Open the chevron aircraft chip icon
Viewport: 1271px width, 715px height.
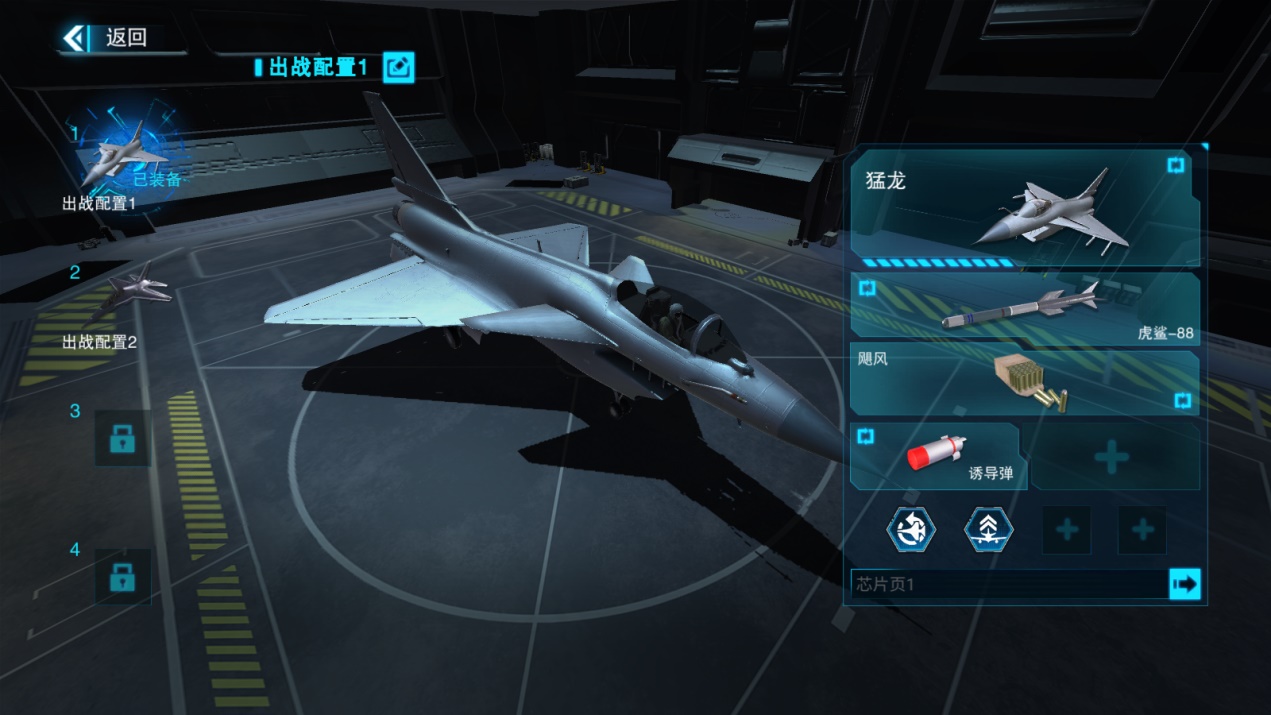pyautogui.click(x=988, y=529)
